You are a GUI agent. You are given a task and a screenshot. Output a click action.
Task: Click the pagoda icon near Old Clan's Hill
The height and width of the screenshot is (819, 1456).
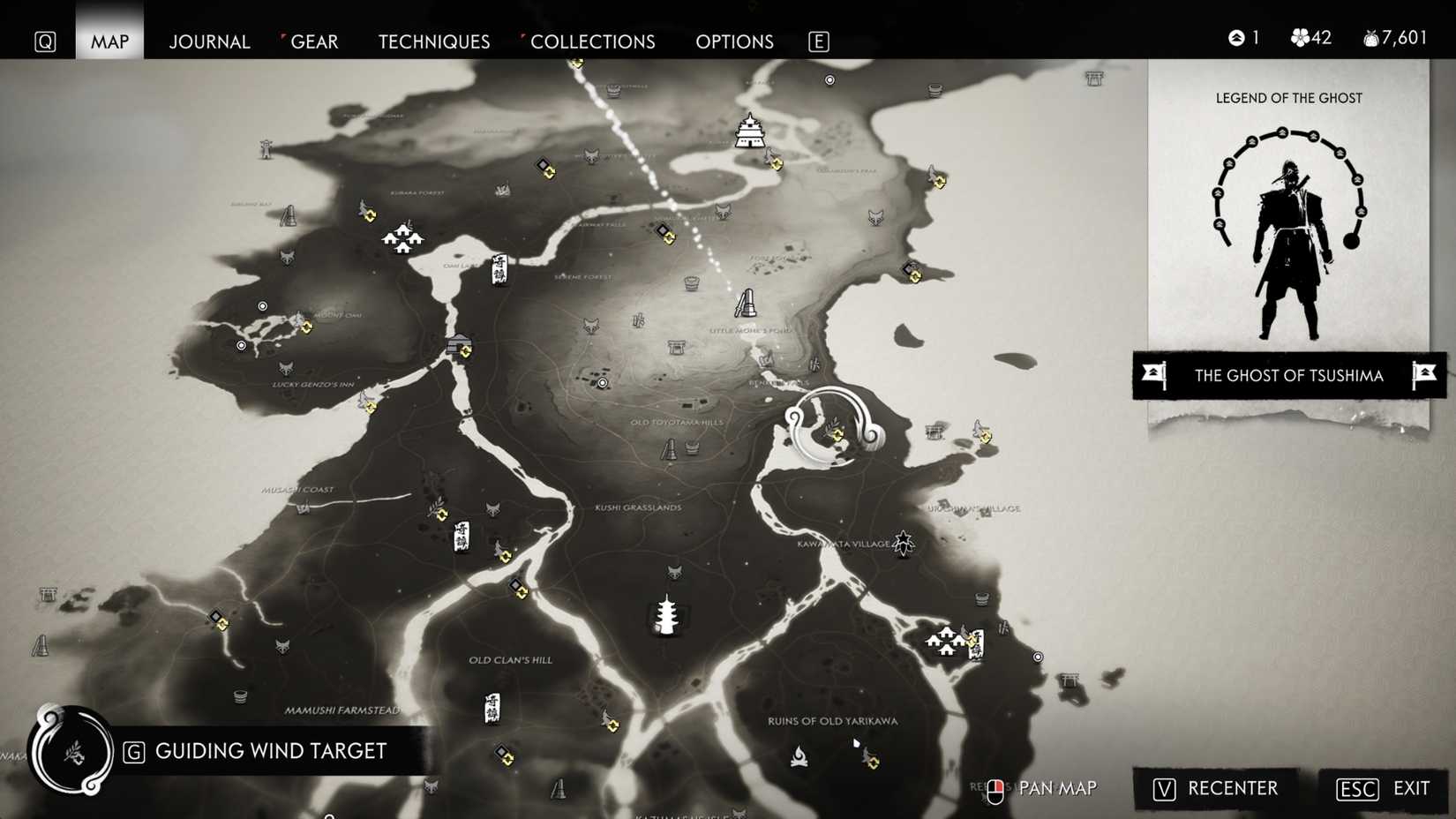[665, 616]
